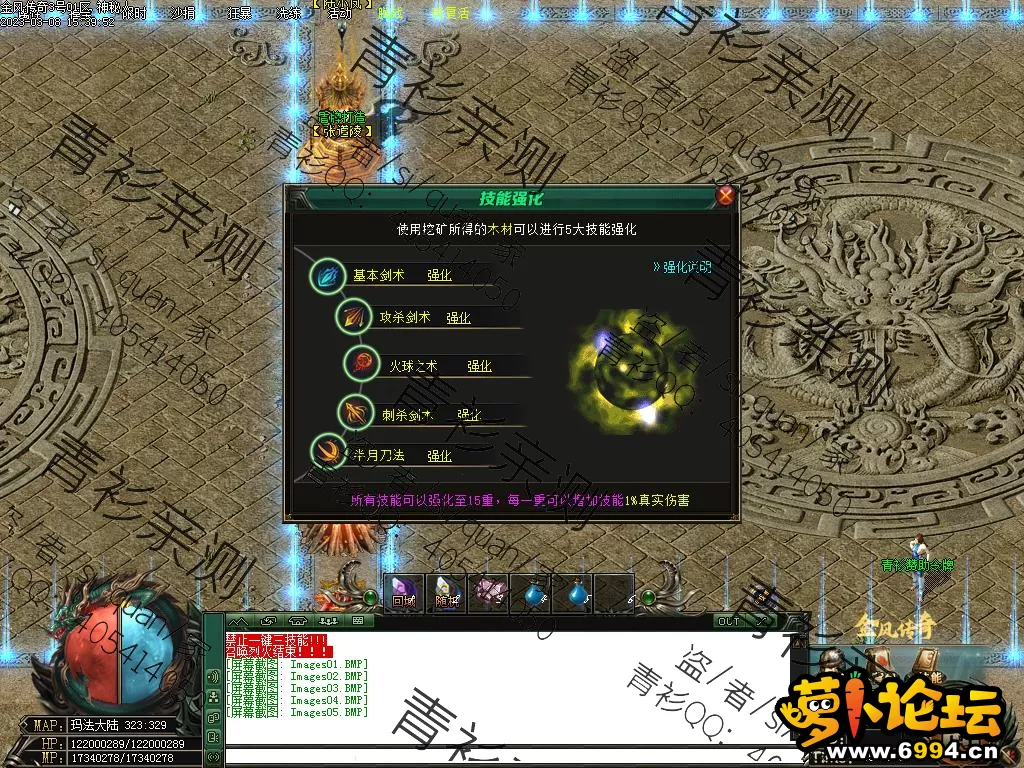The width and height of the screenshot is (1024, 768).
Task: Enhance the 刺杀剑术 skill
Action: tap(469, 414)
